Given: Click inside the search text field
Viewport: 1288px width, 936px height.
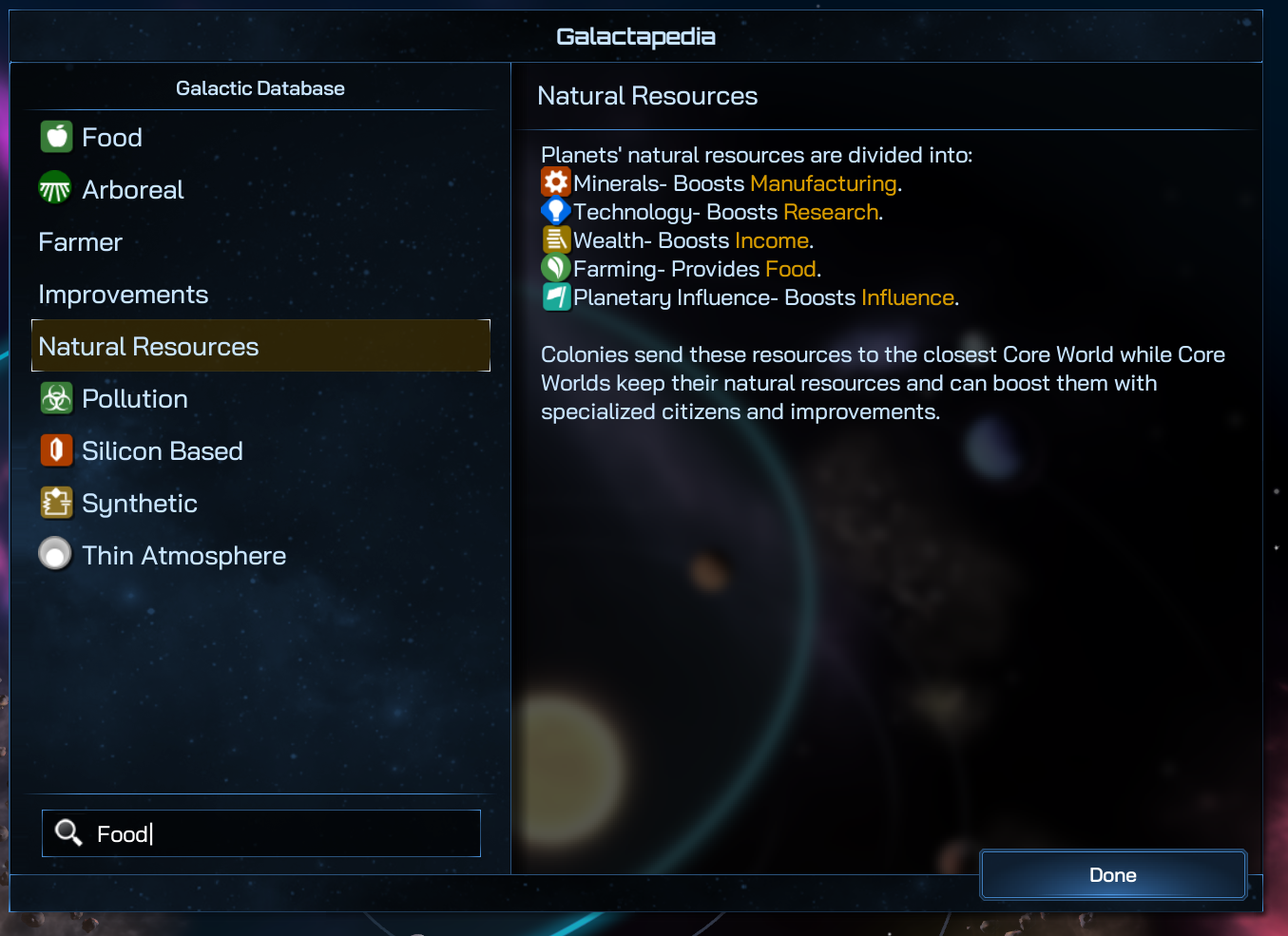Looking at the screenshot, I should pos(266,833).
